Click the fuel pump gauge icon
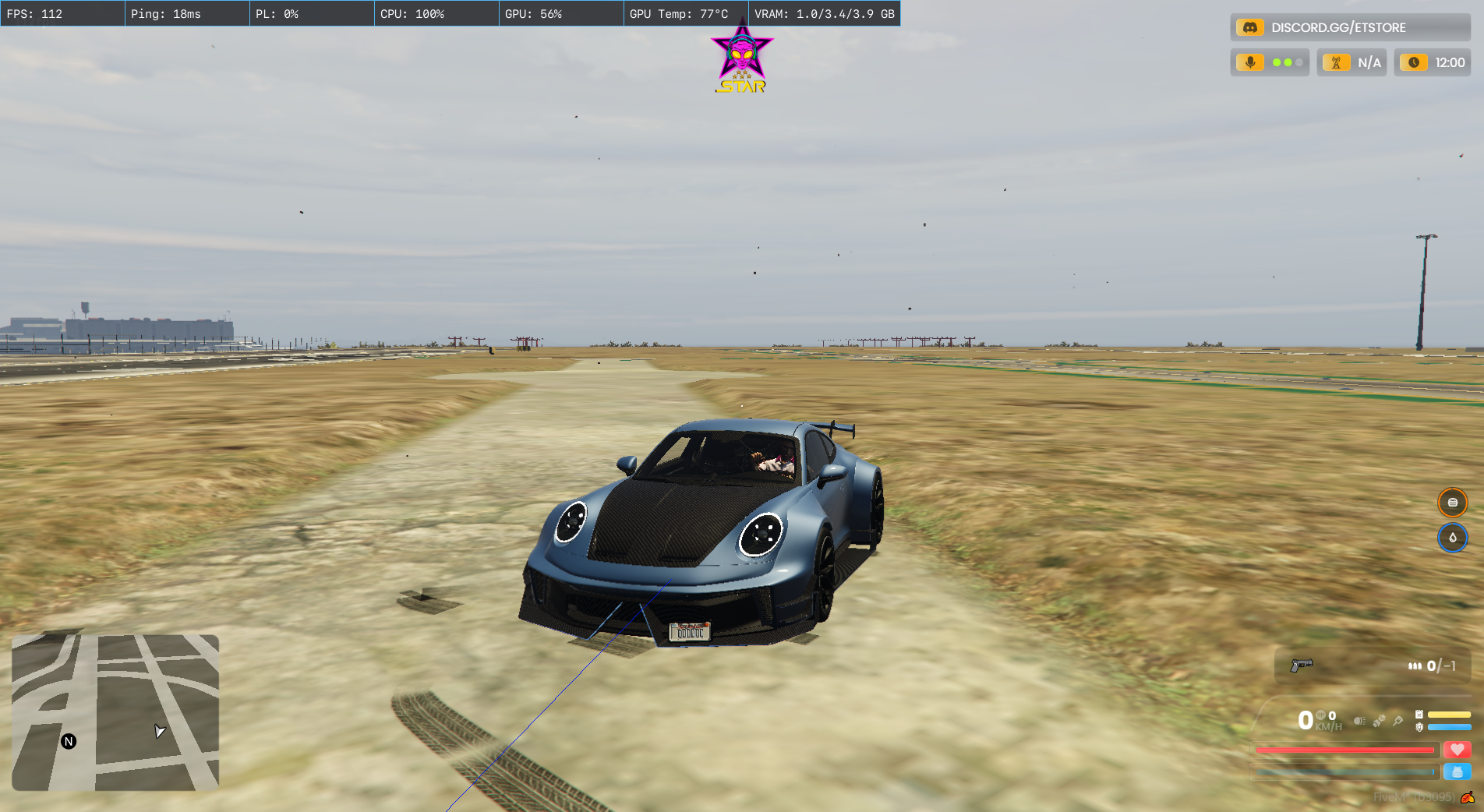 click(x=1419, y=715)
